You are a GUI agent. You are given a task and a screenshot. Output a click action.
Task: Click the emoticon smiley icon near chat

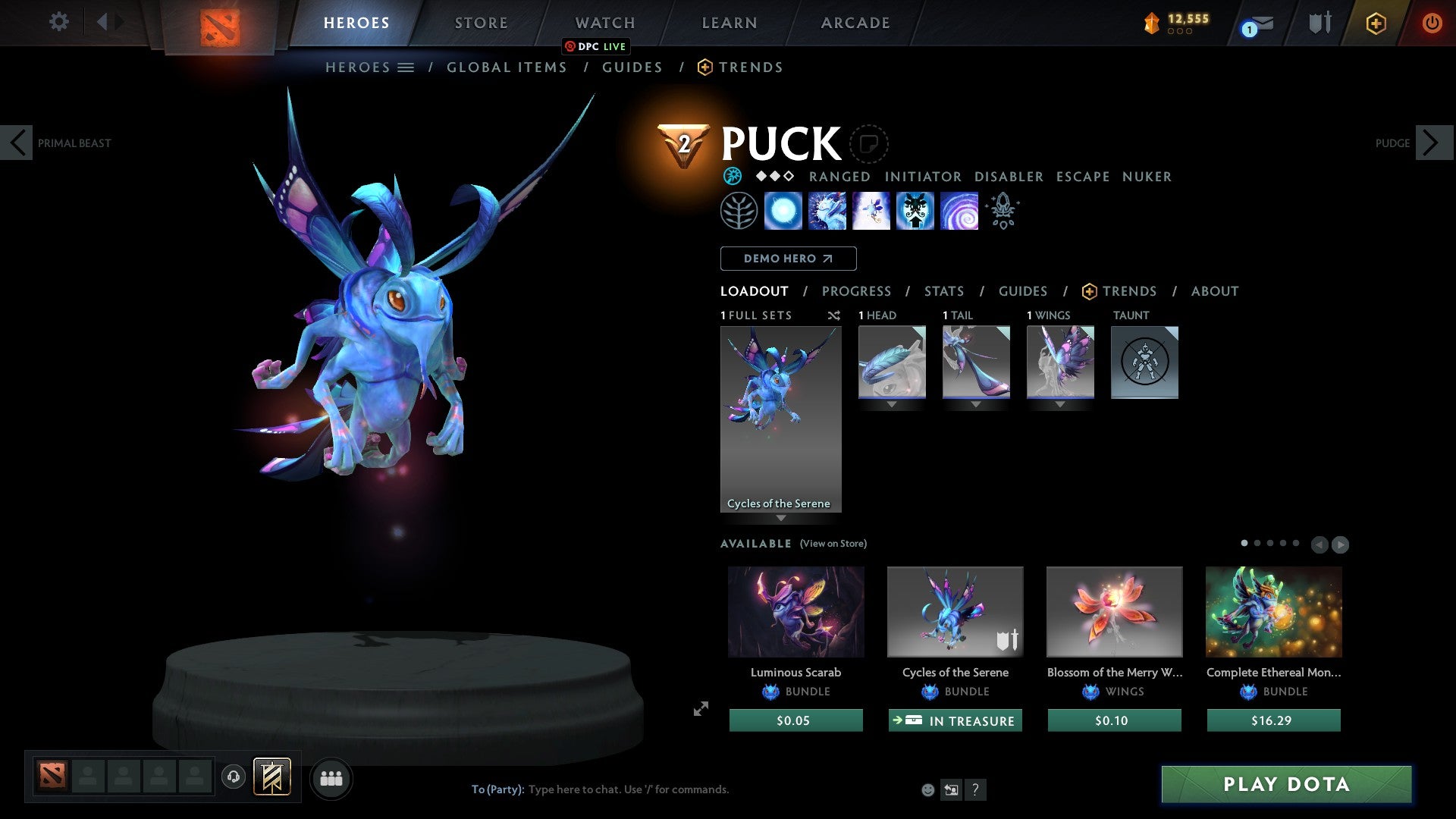927,789
